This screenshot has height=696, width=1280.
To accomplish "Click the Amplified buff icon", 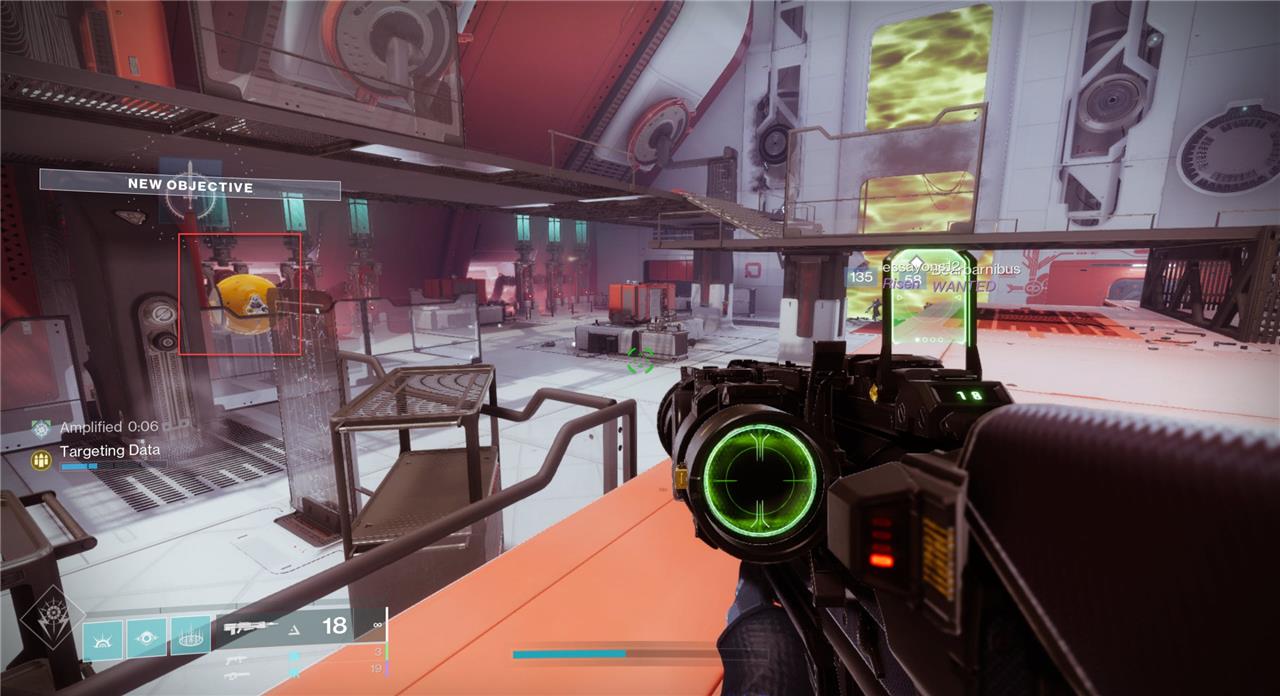I will [x=40, y=428].
